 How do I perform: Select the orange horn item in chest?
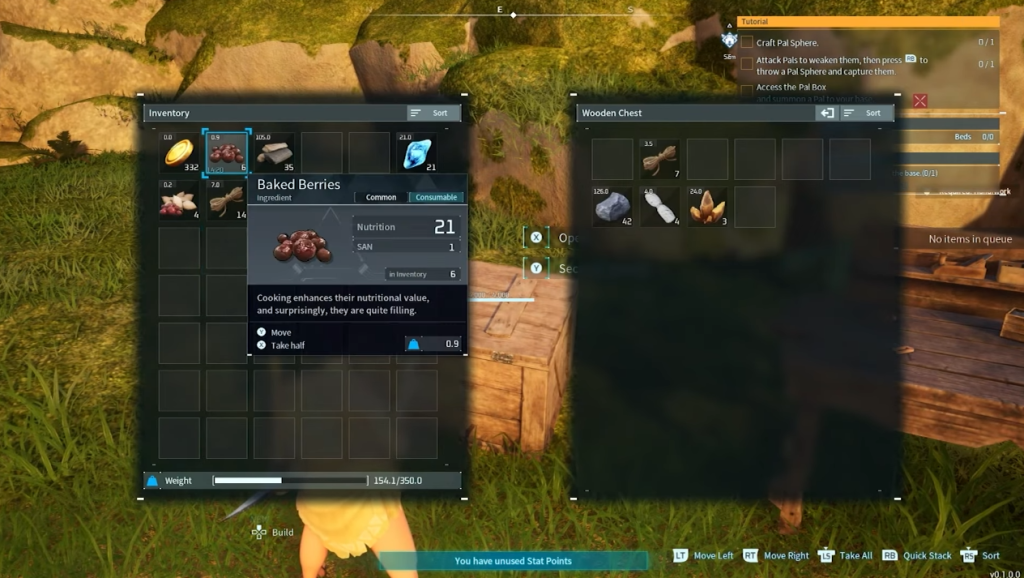tap(707, 206)
